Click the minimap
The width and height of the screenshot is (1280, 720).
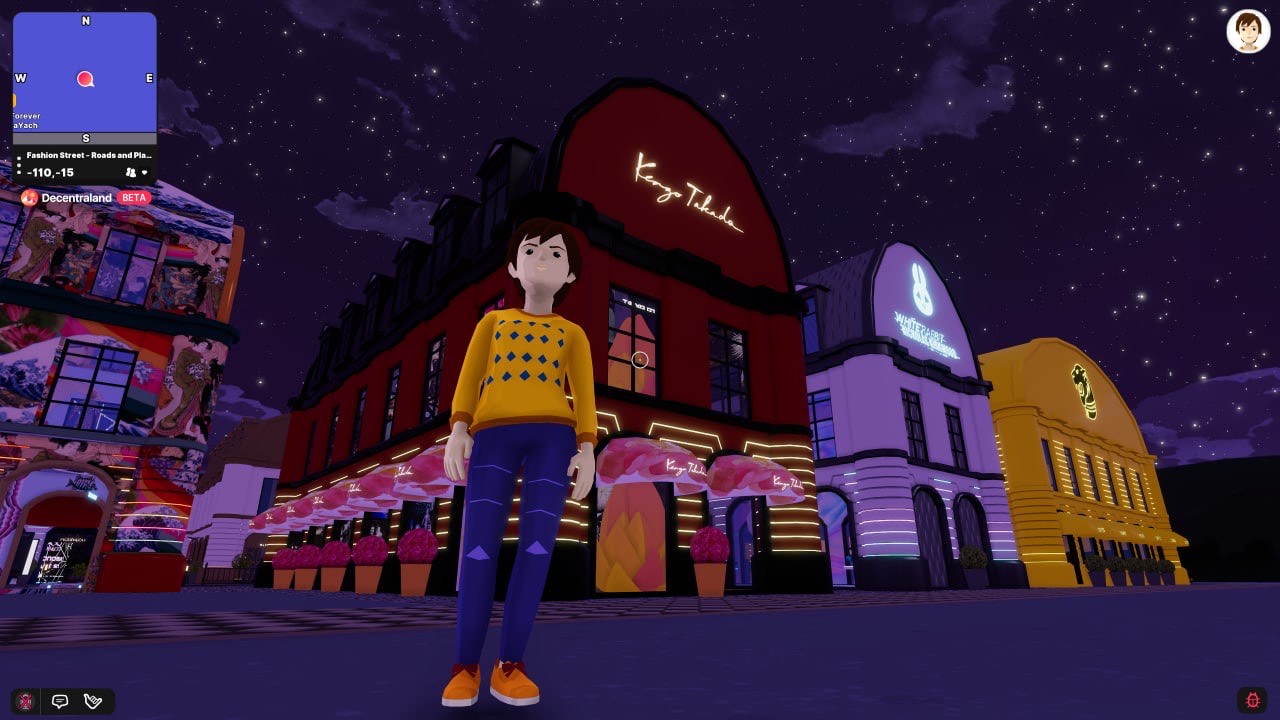85,72
